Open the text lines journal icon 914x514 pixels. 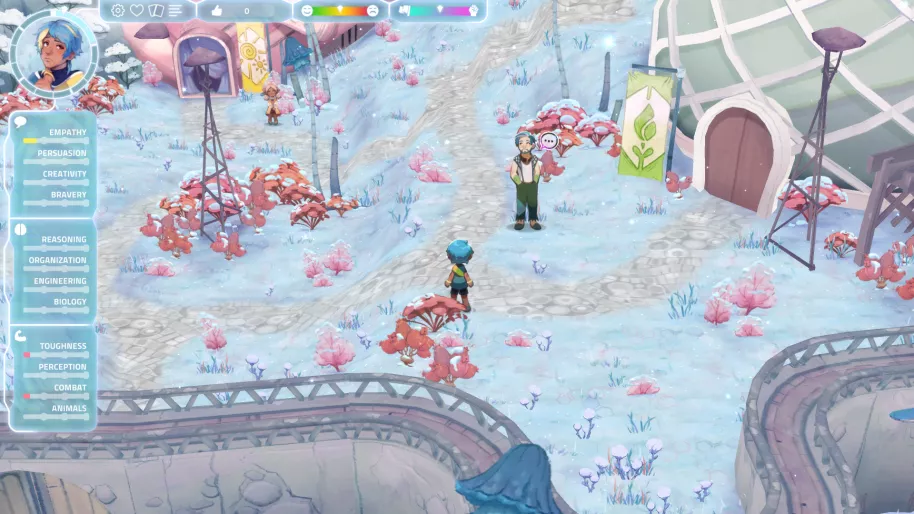point(176,10)
